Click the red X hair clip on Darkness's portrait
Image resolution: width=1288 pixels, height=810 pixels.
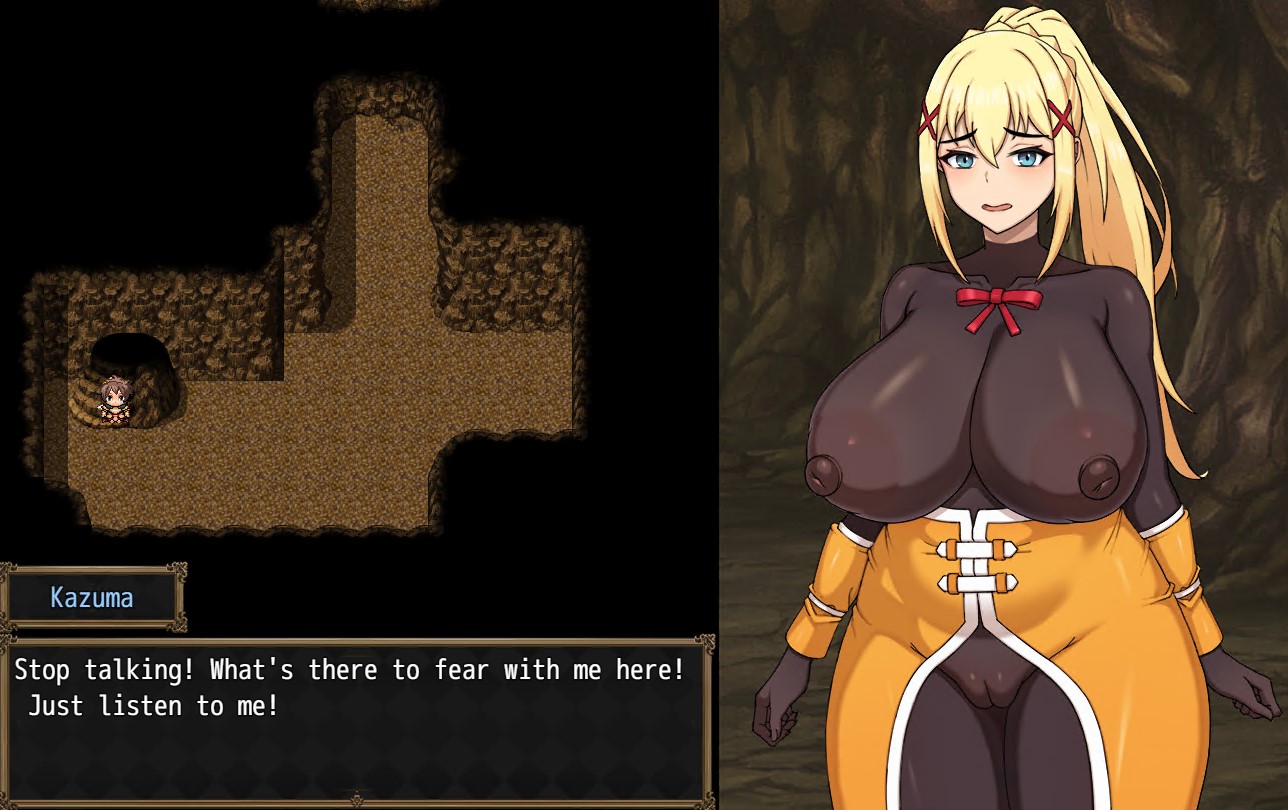[x=930, y=120]
